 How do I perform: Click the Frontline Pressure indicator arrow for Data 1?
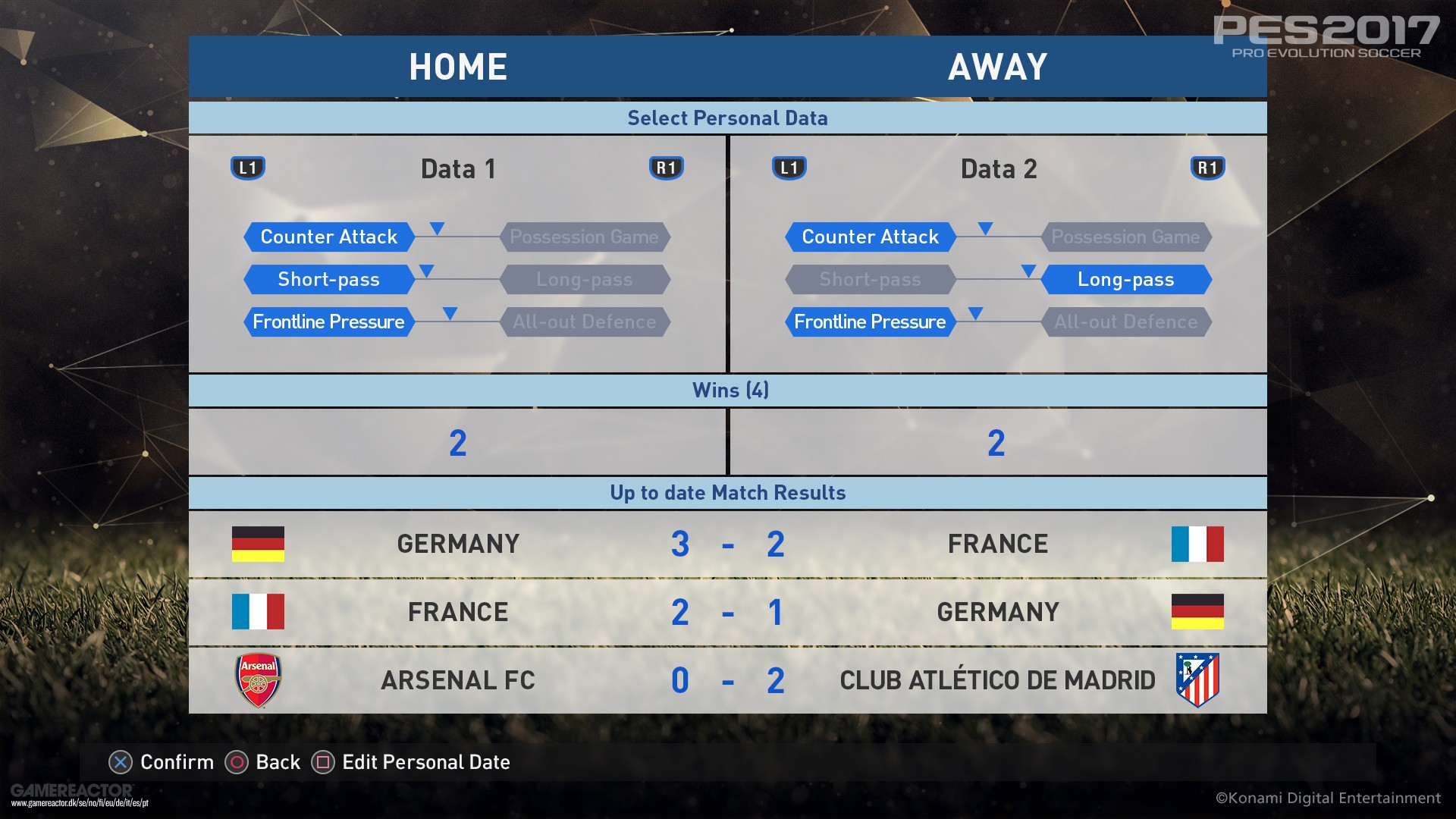(x=450, y=312)
